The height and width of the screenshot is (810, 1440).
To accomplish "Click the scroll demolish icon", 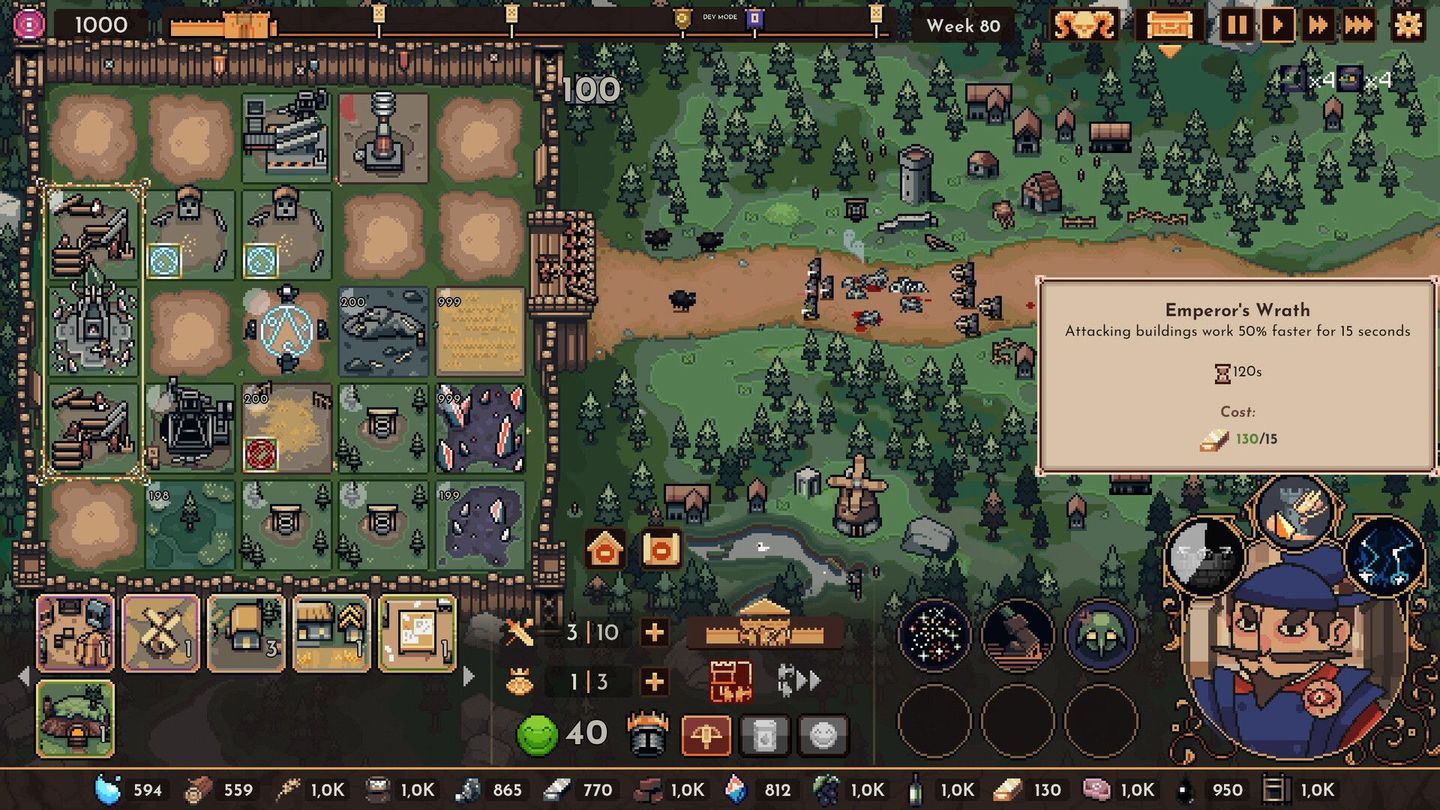I will tap(660, 548).
